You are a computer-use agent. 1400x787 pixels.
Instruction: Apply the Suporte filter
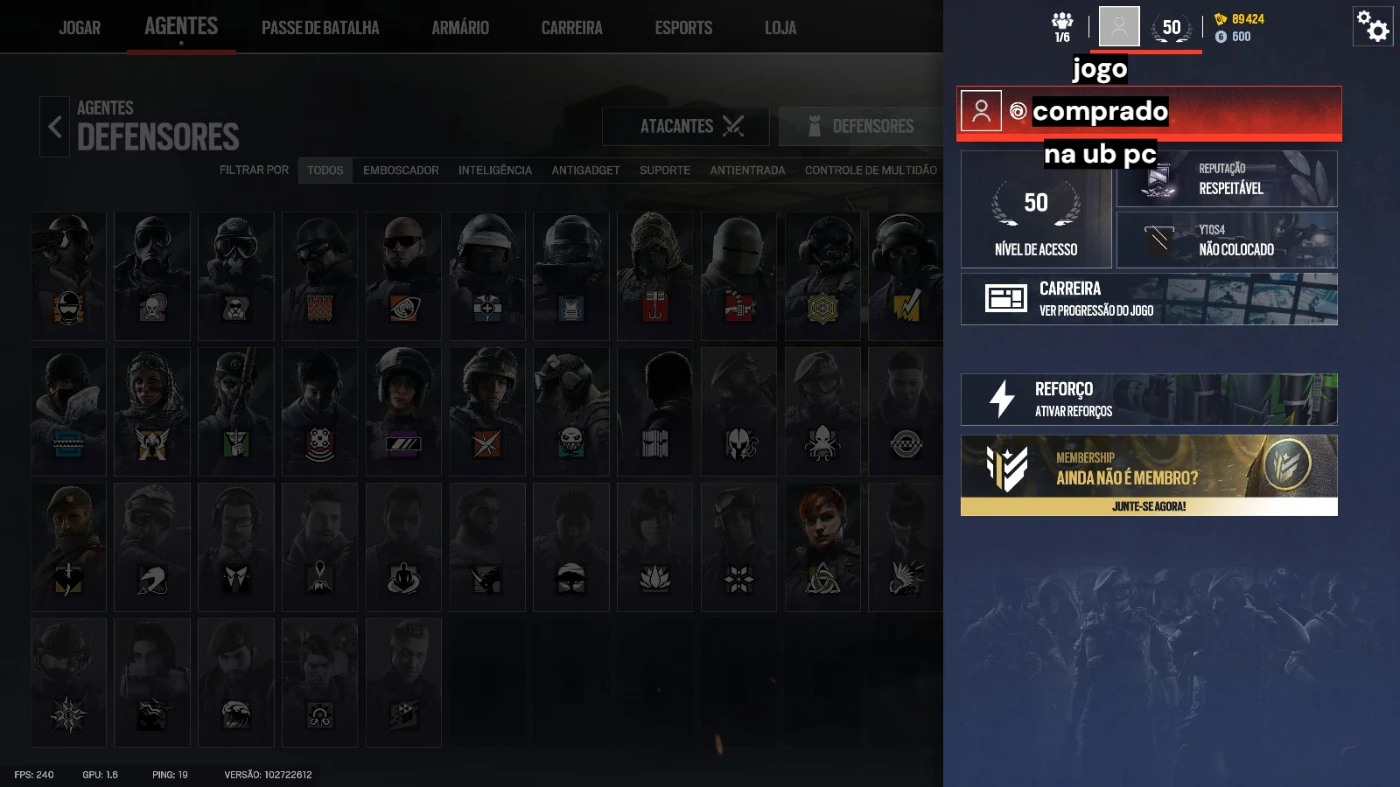tap(665, 170)
